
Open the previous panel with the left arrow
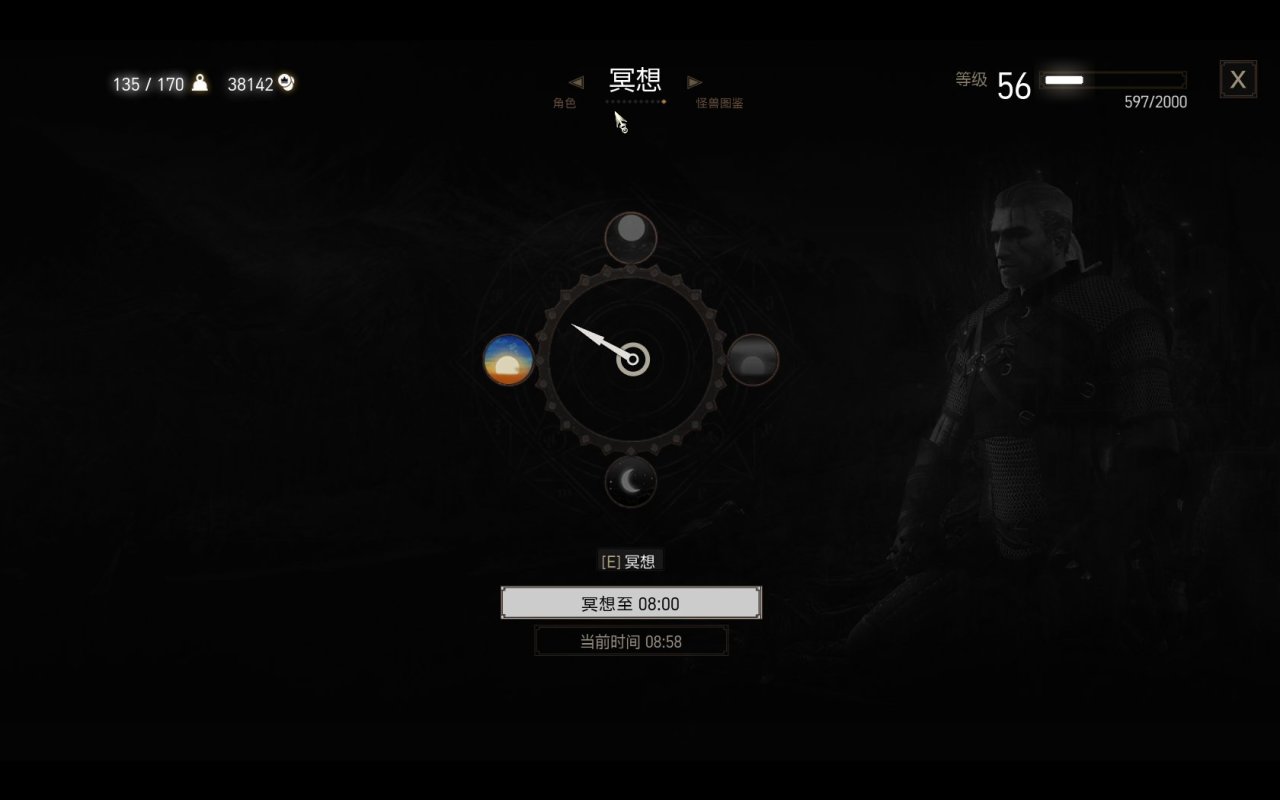pyautogui.click(x=576, y=82)
